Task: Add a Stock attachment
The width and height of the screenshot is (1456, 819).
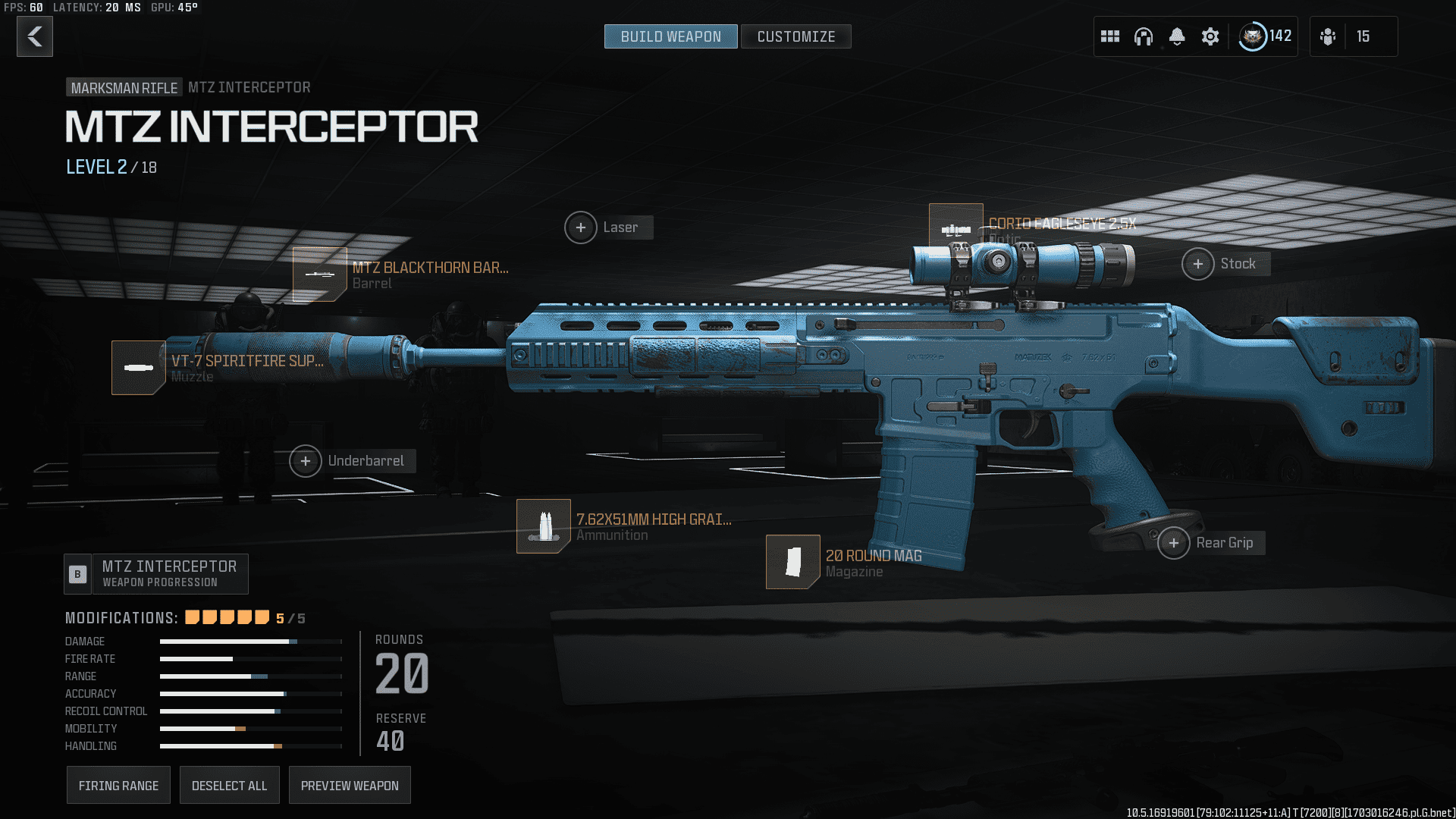Action: pyautogui.click(x=1198, y=264)
